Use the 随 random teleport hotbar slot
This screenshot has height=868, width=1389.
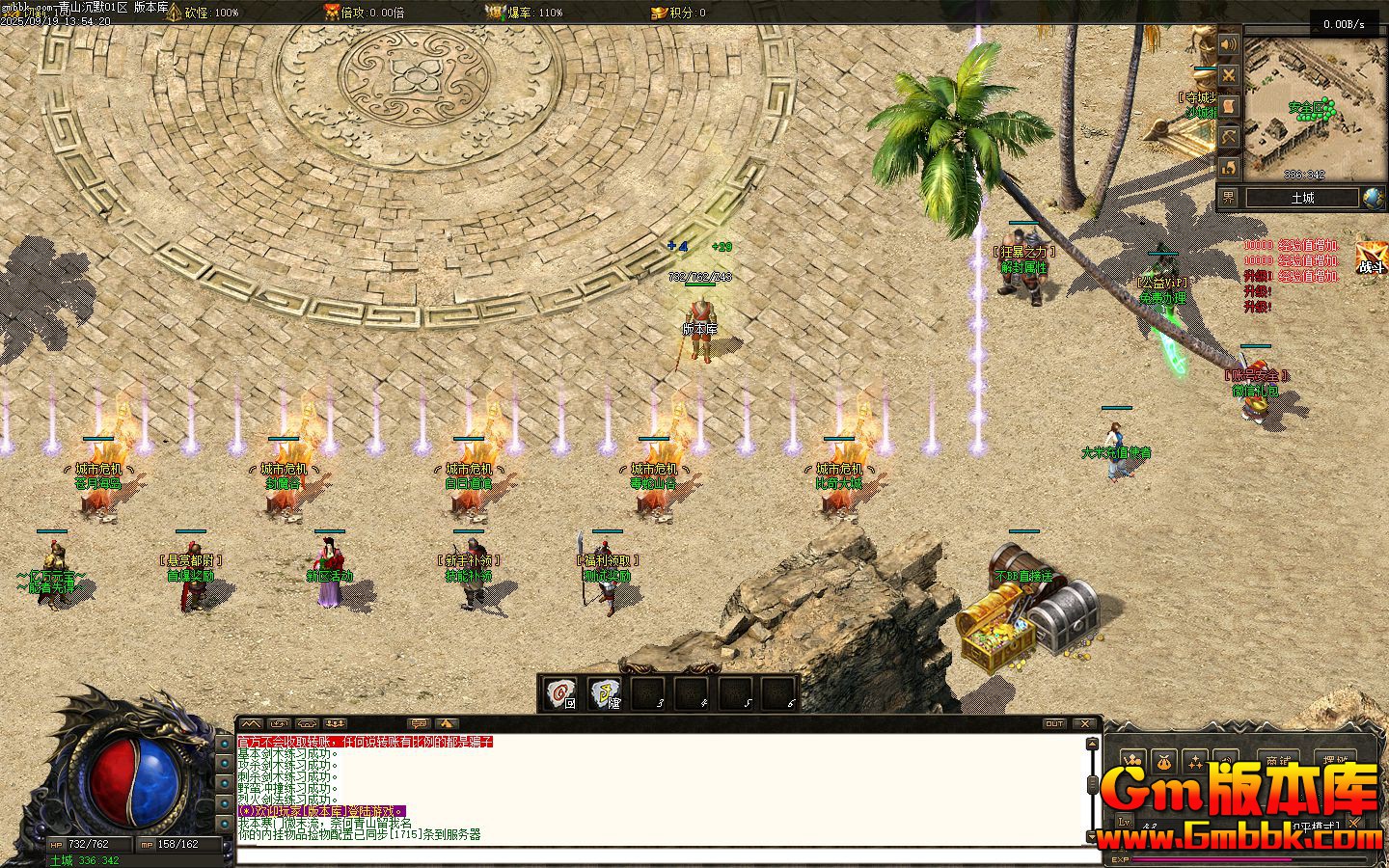click(605, 694)
